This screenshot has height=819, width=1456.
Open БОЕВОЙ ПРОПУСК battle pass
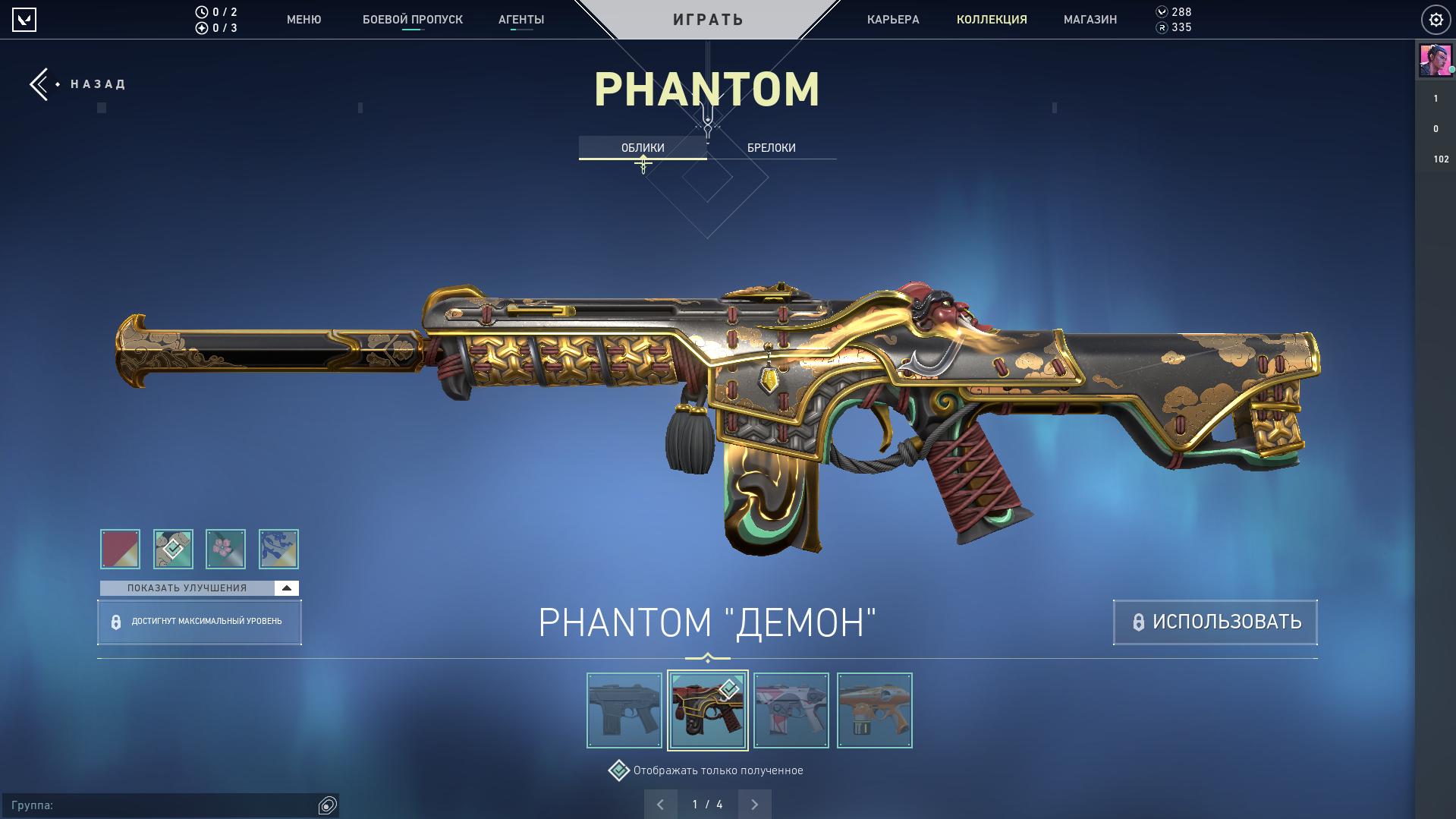[412, 20]
